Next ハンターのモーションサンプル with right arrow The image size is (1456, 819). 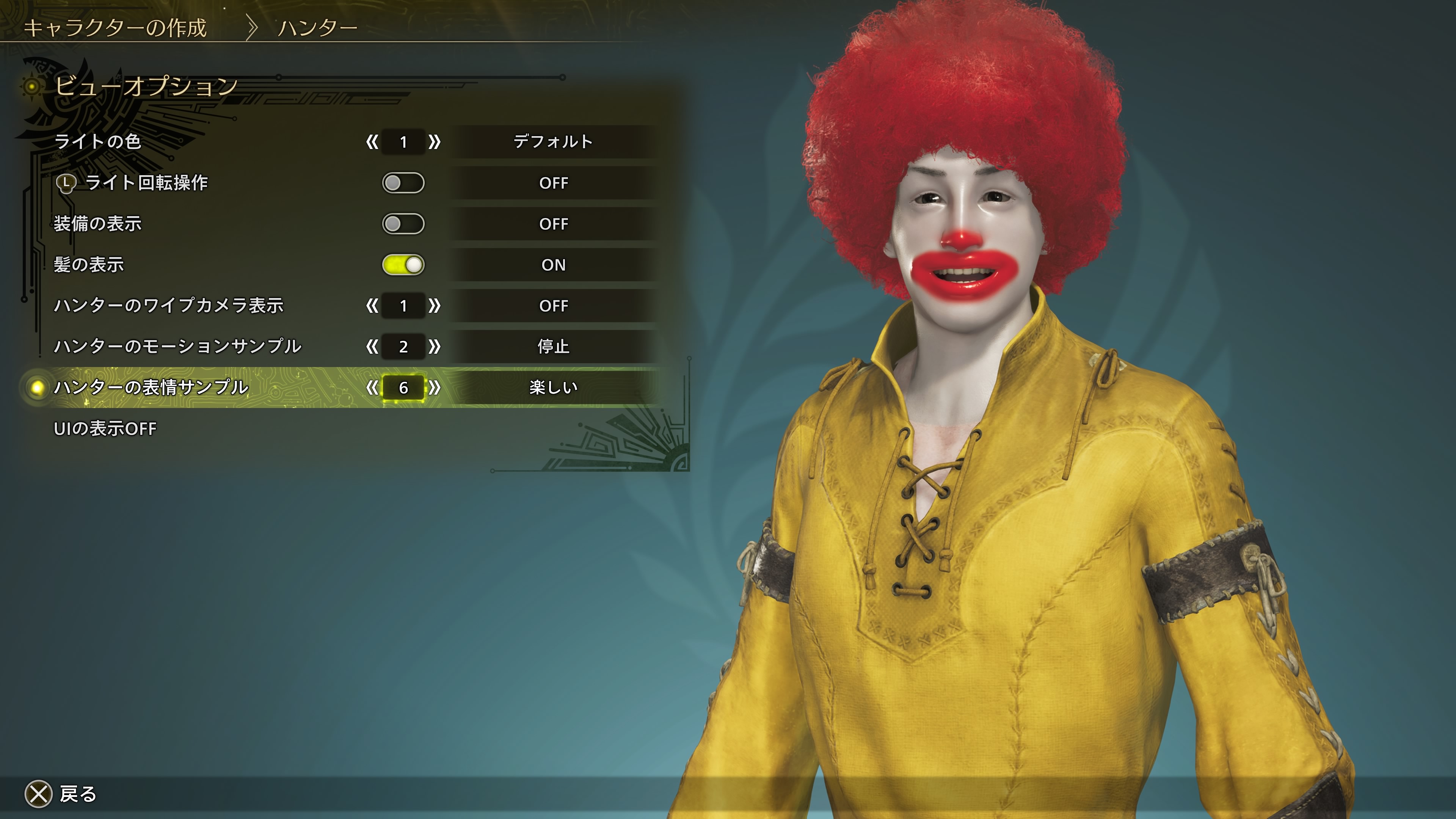click(x=434, y=347)
